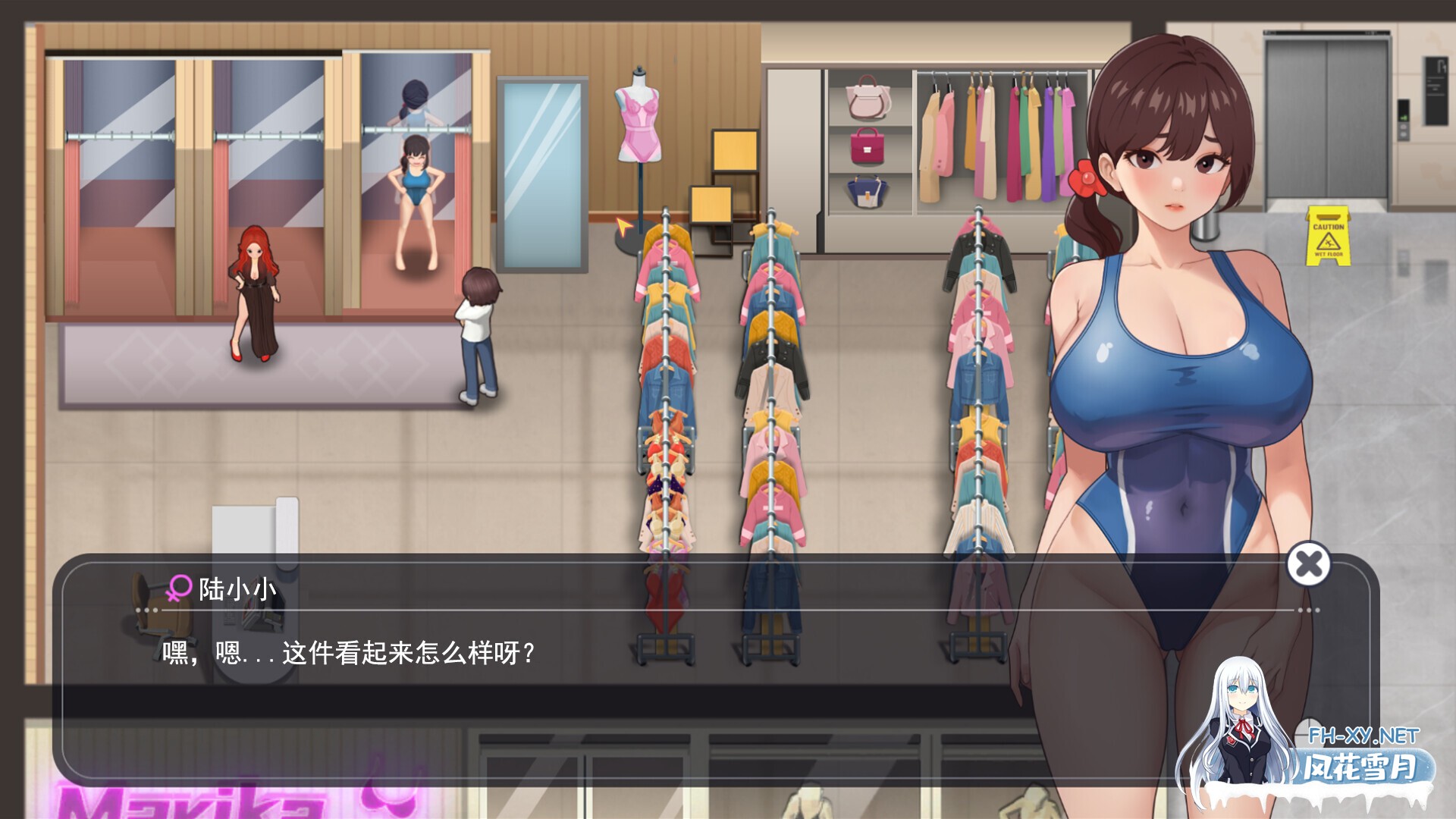Click the pink female gender icon beside 陆小小
This screenshot has height=819, width=1456.
point(179,588)
